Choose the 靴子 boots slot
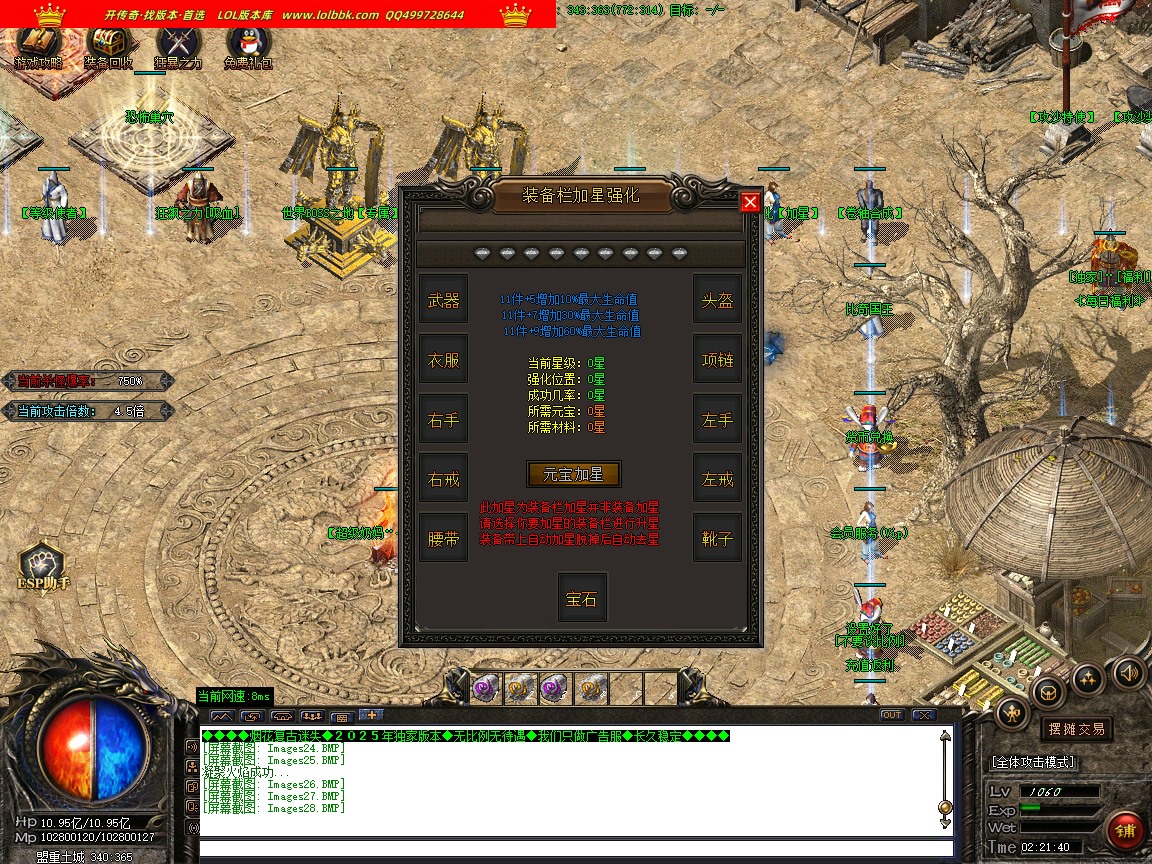Screen dimensions: 1152x864 pos(717,538)
